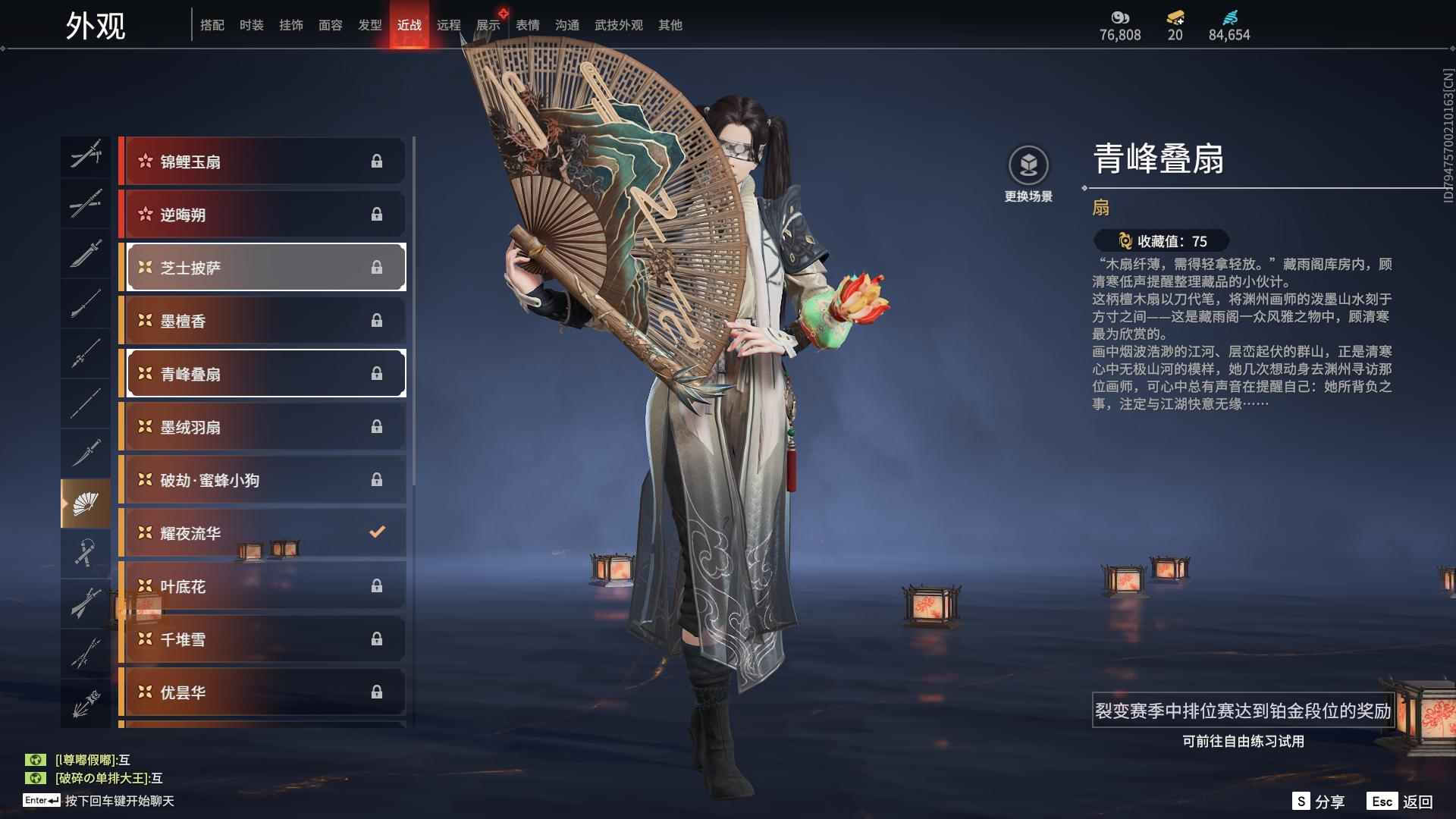Unequip 耀夜流华 via its checkmark
1456x819 pixels.
click(377, 532)
